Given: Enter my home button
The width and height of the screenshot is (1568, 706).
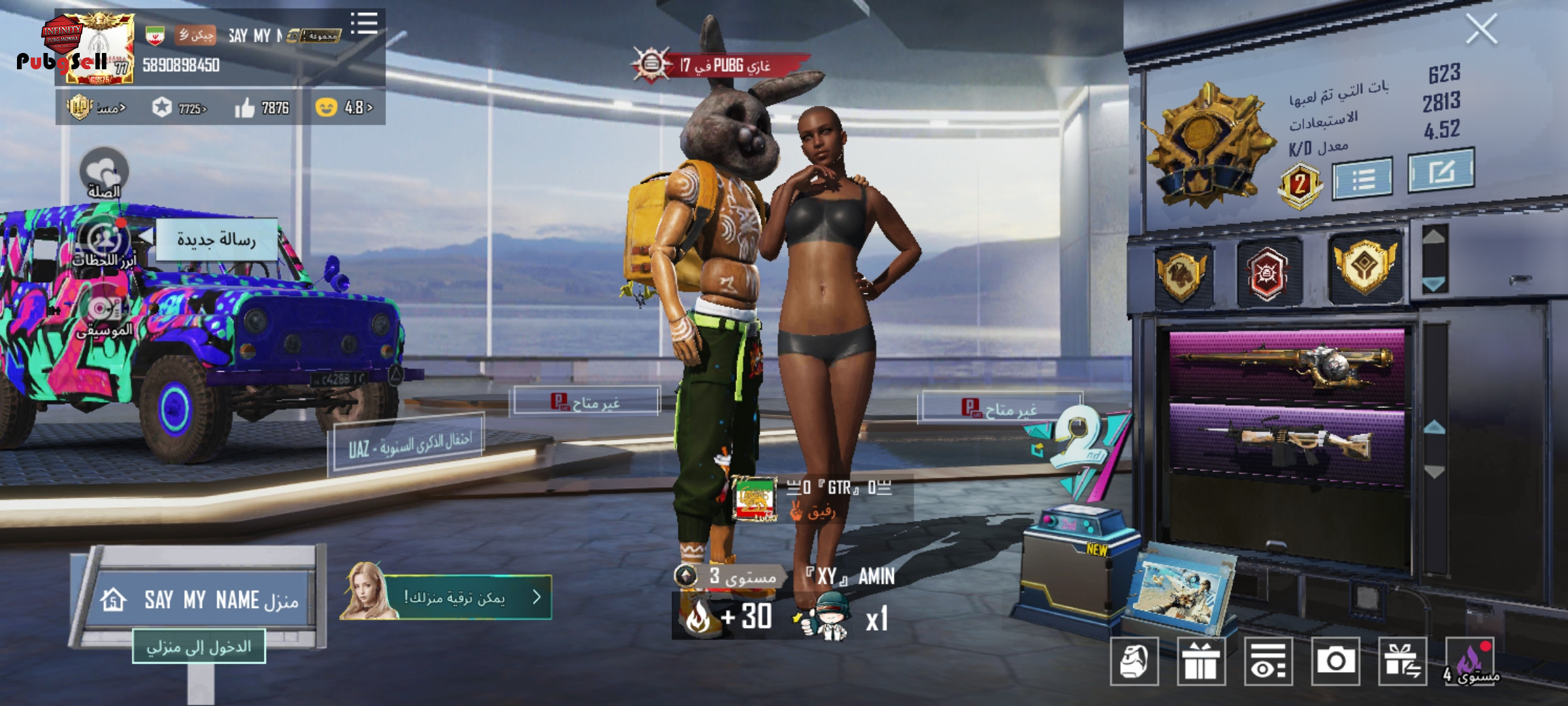Looking at the screenshot, I should pyautogui.click(x=199, y=647).
